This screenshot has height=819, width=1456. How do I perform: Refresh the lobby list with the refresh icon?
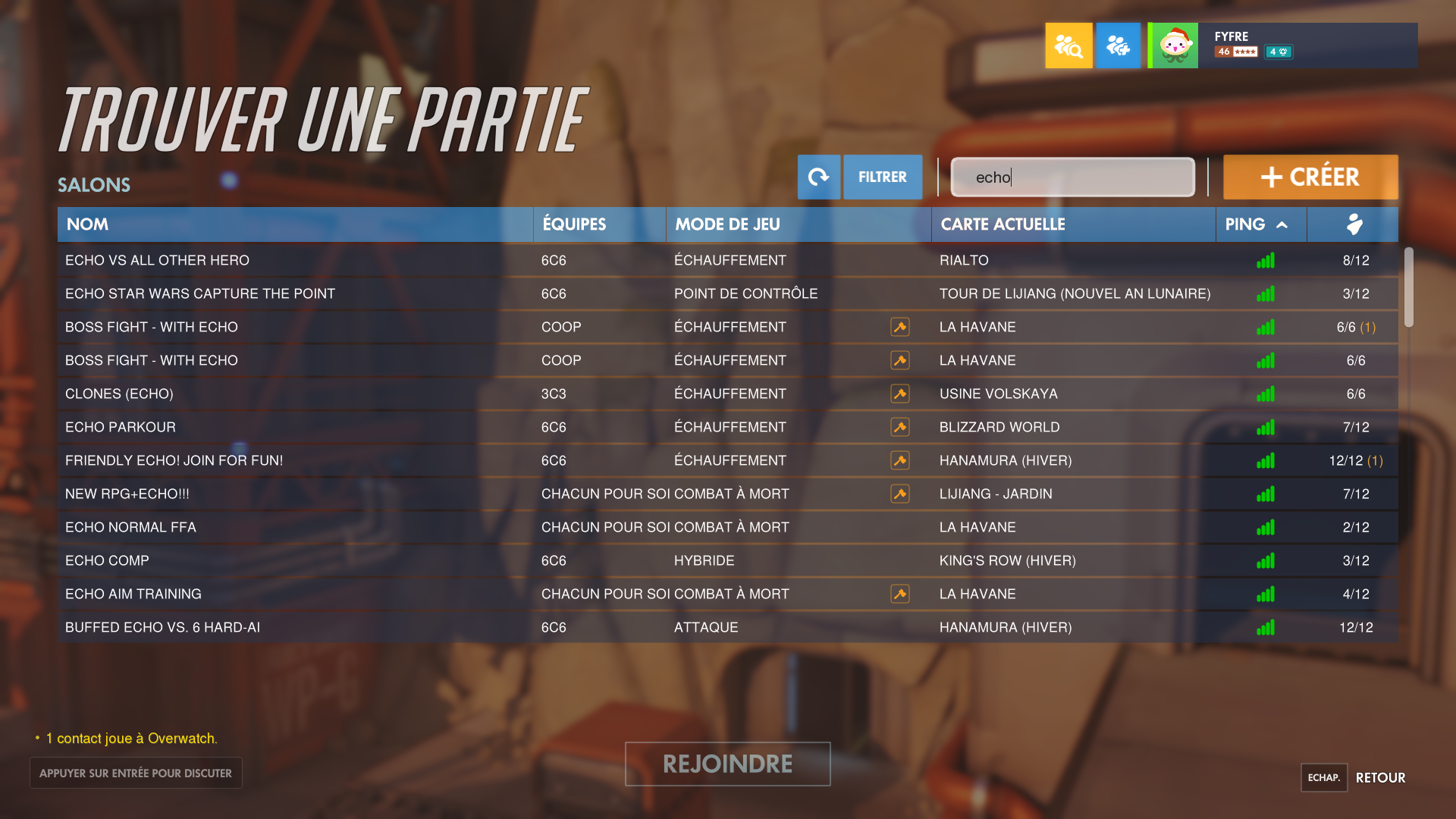click(818, 177)
